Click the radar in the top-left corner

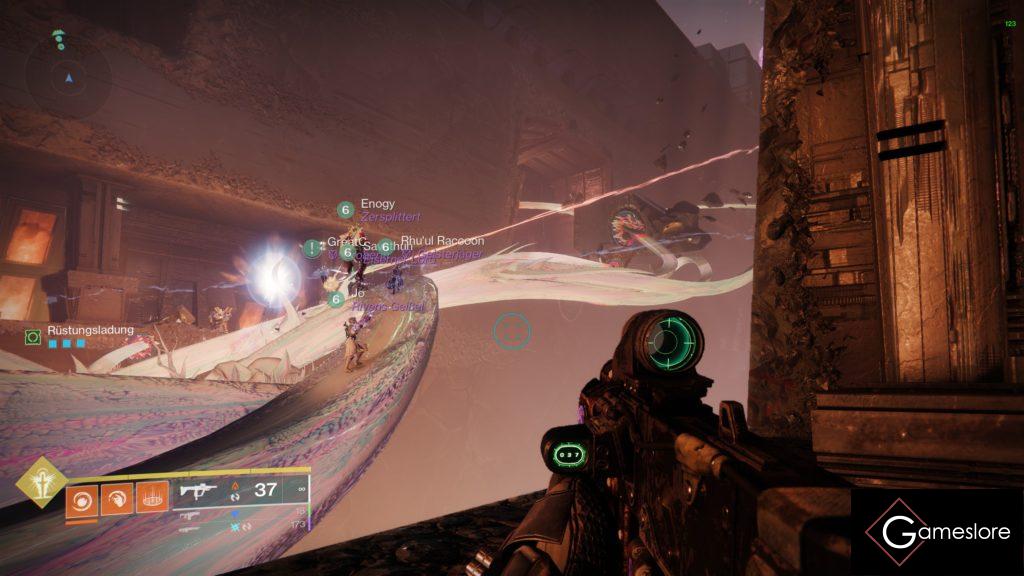[x=68, y=76]
